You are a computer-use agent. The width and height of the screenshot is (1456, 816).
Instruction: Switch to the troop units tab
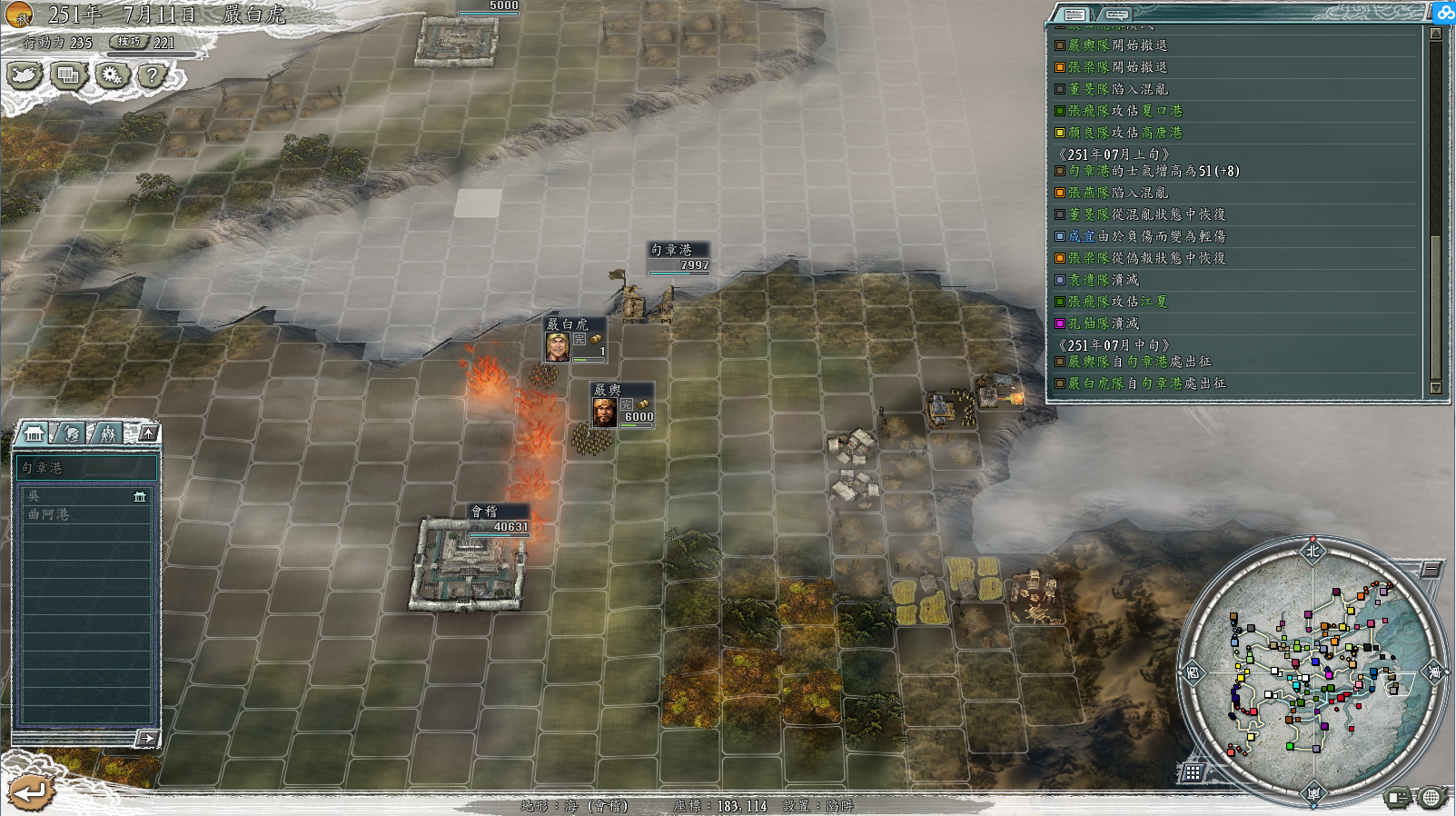(108, 433)
